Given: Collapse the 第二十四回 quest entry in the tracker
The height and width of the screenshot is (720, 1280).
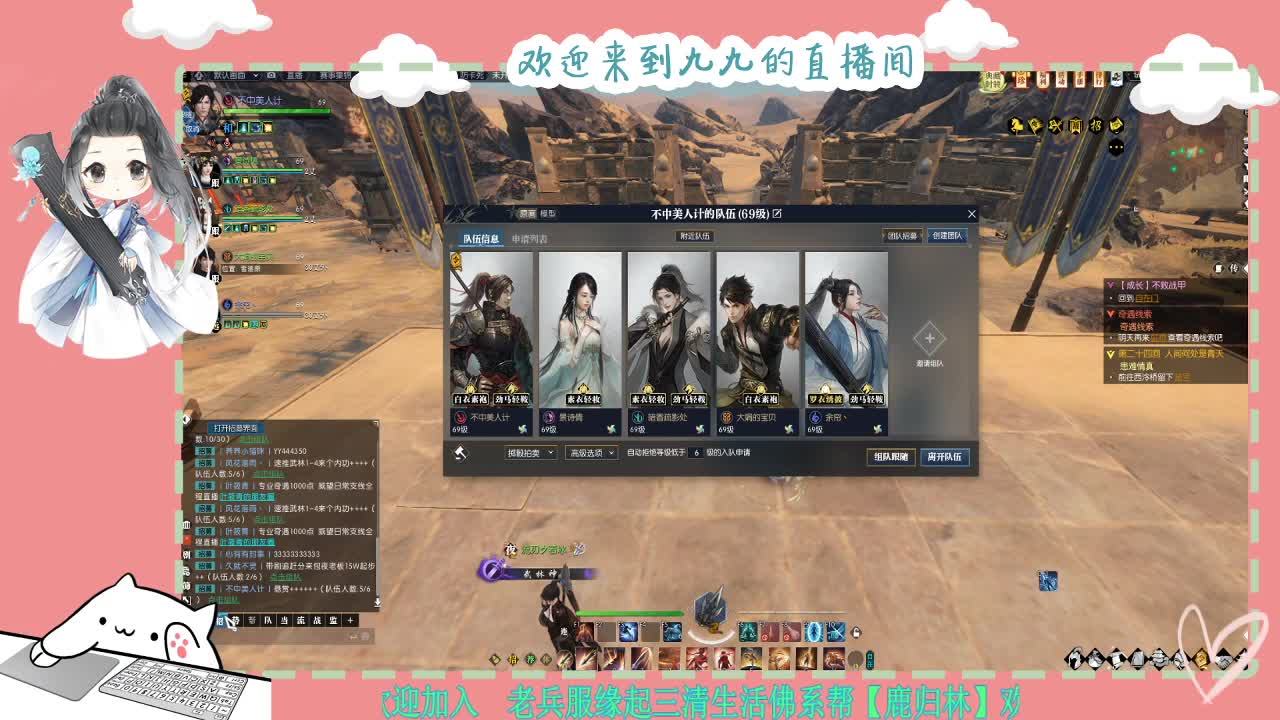Looking at the screenshot, I should pos(1109,353).
